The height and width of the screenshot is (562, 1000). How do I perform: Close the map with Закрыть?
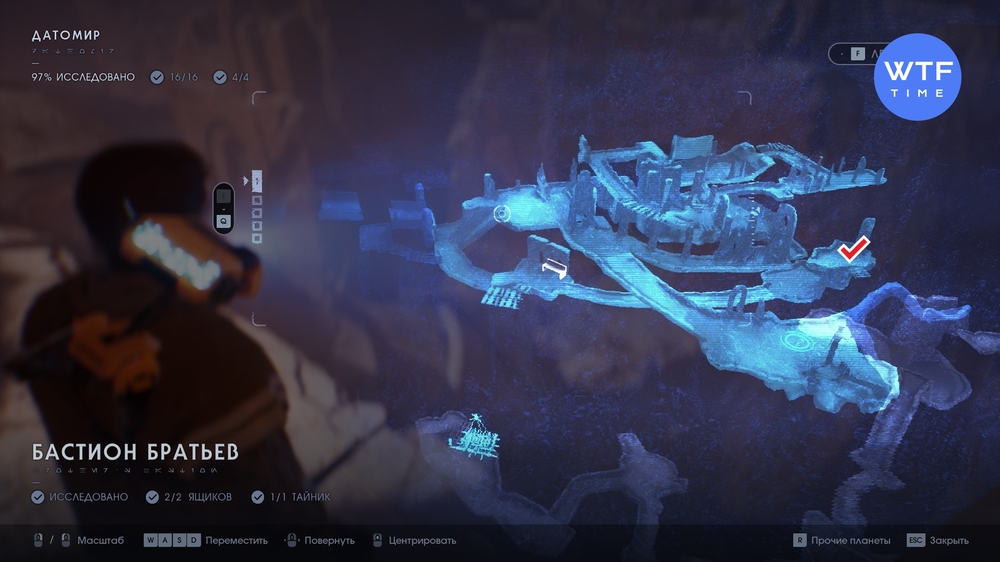938,540
